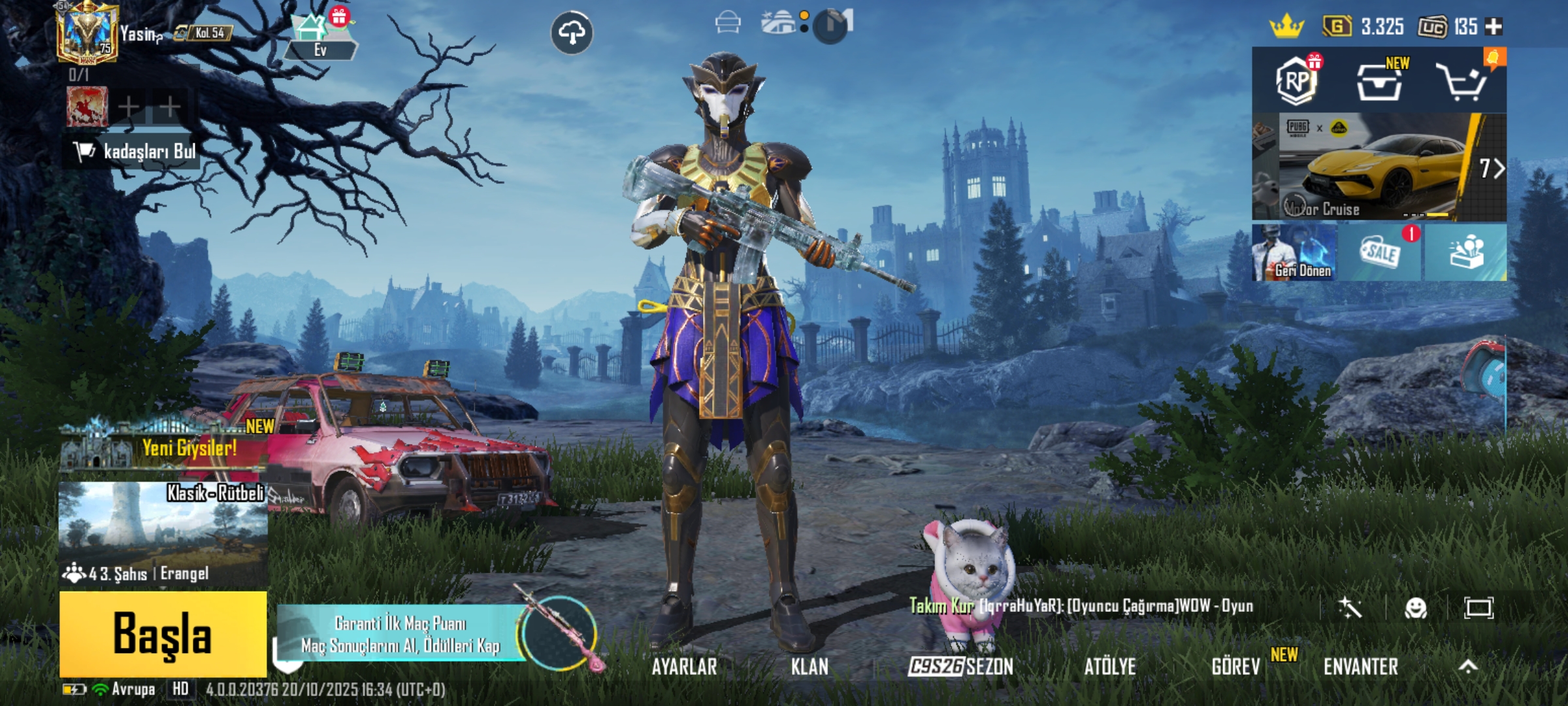View the Motor Cruise yellow car banner
Image resolution: width=1568 pixels, height=706 pixels.
click(x=1379, y=167)
